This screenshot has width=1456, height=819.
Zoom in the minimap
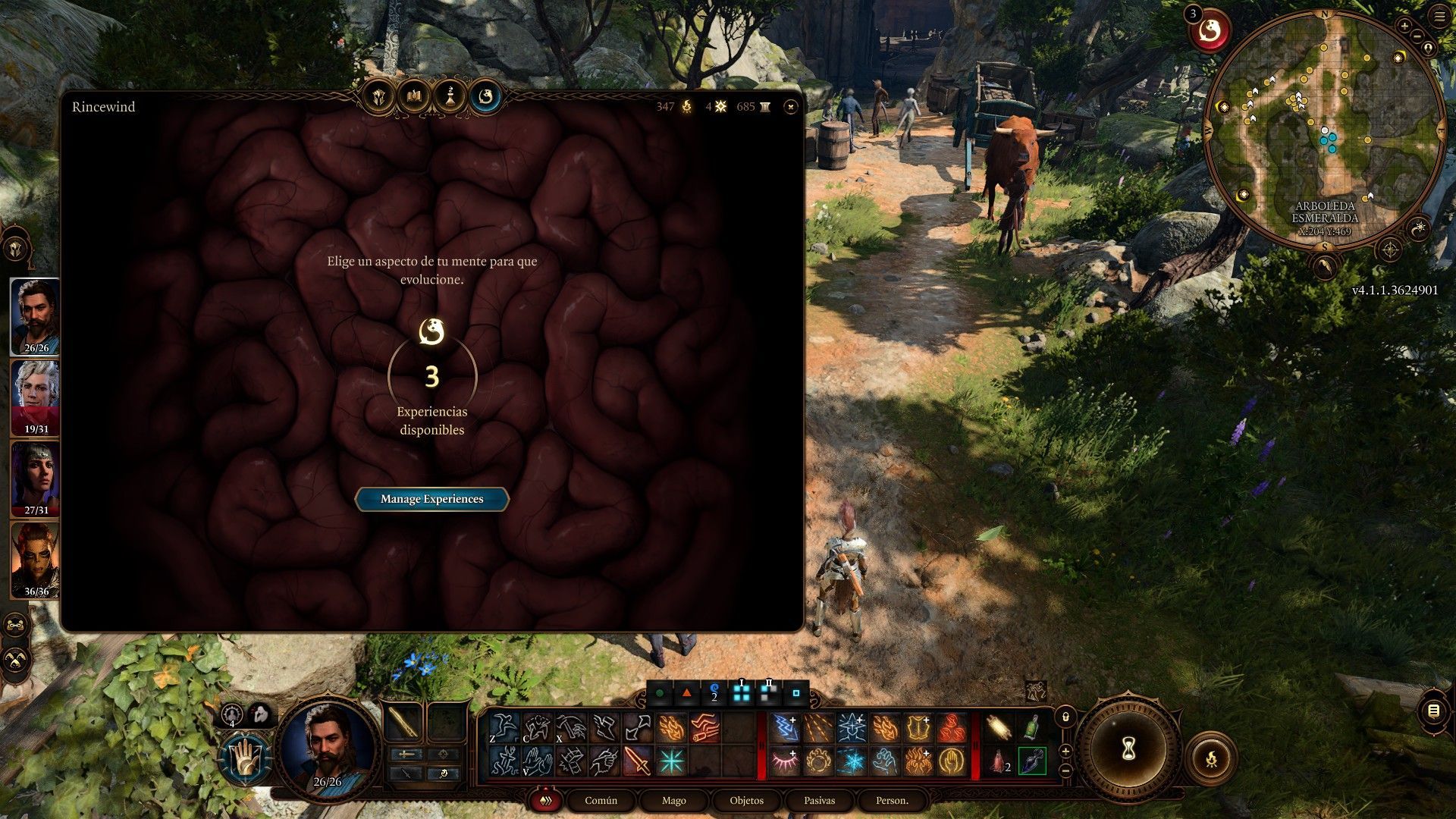[1404, 26]
